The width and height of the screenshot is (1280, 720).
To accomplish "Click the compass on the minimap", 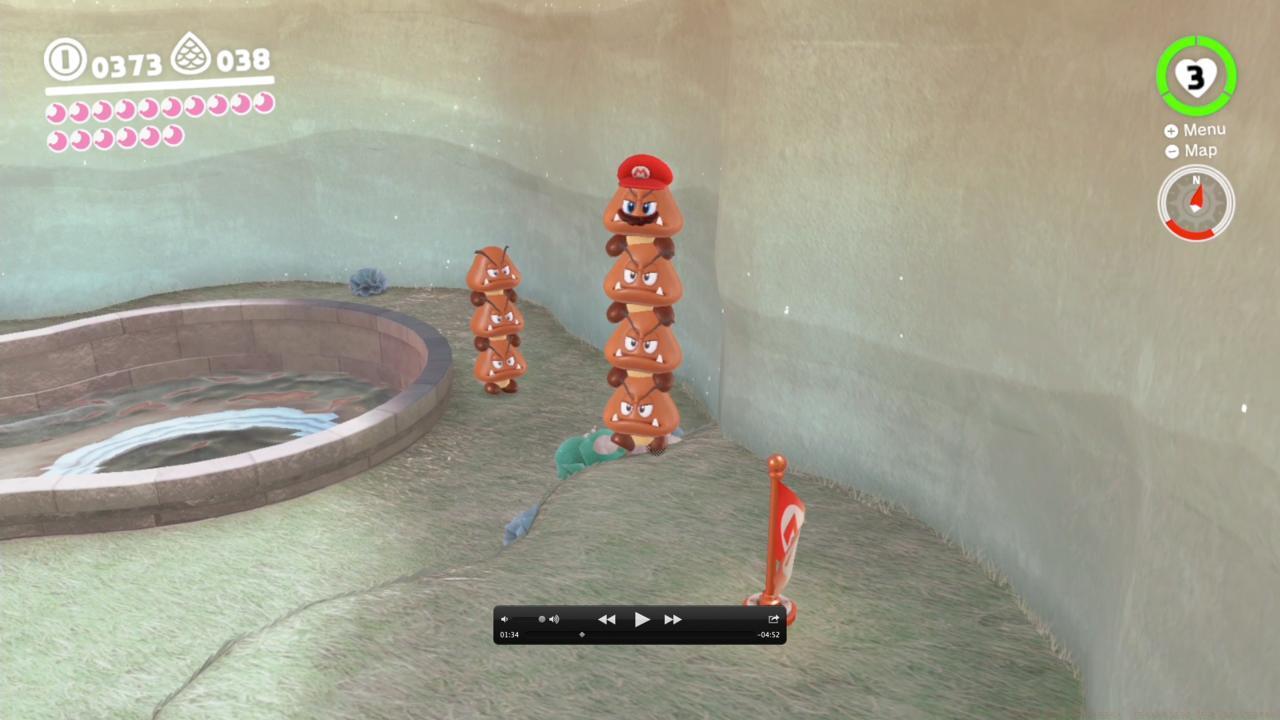I will point(1196,204).
